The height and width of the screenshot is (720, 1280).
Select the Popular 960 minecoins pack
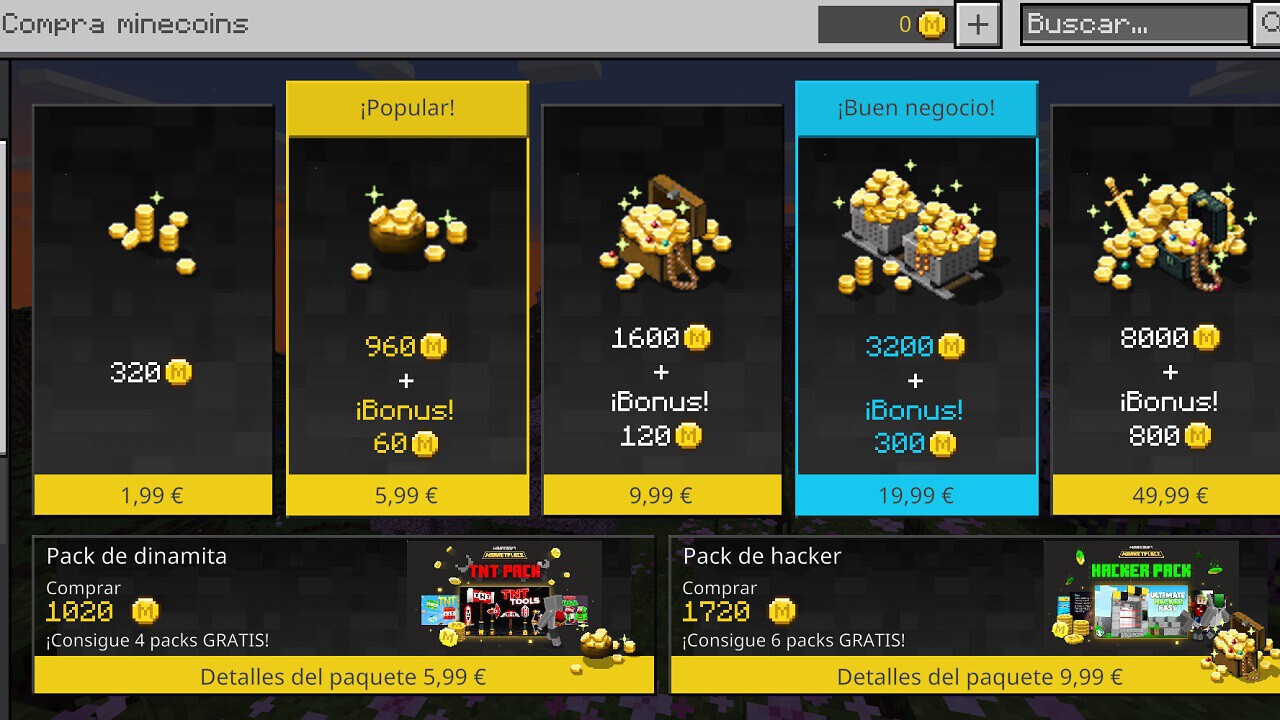pos(406,300)
